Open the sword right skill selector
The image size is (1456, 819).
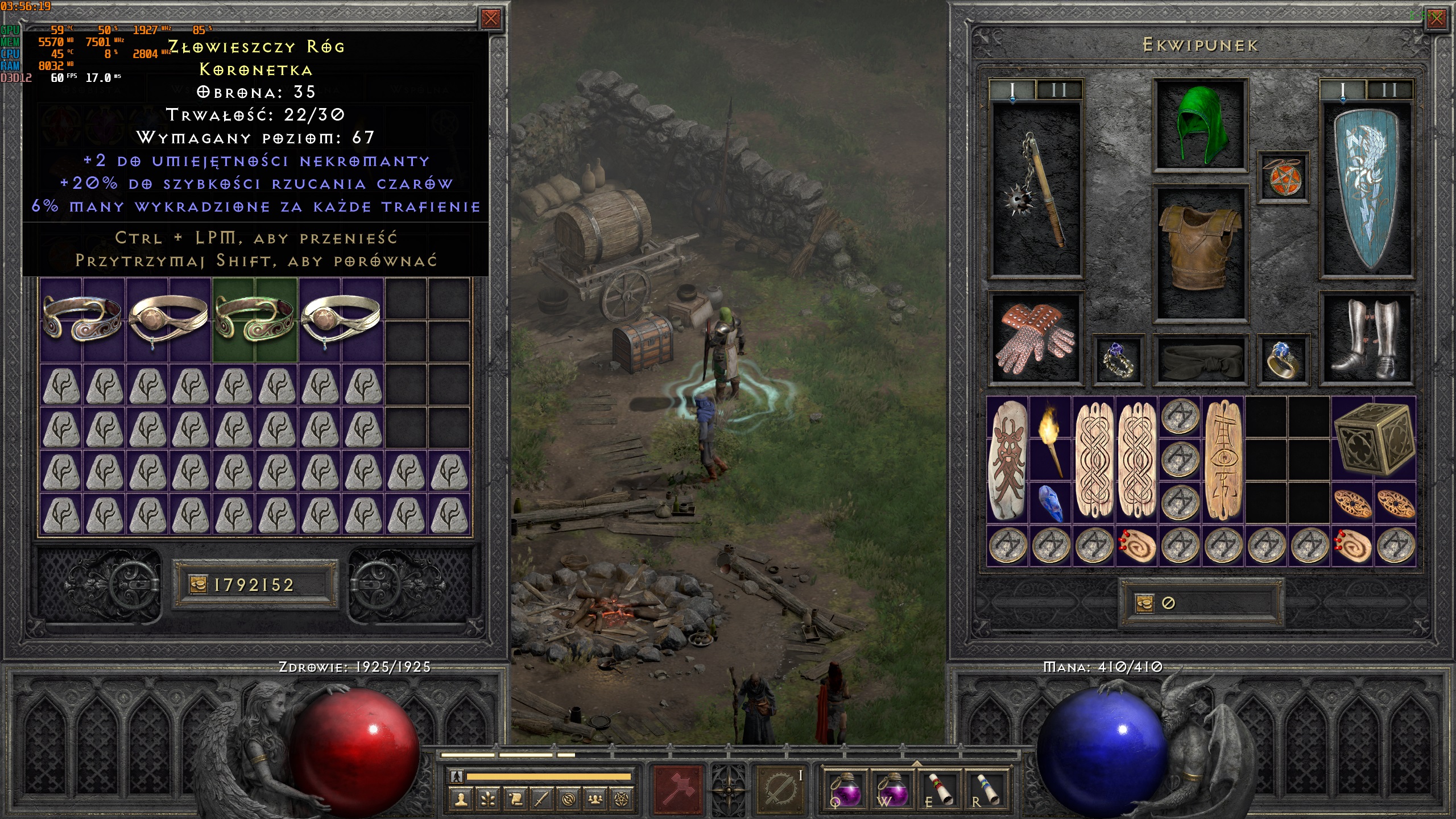(780, 789)
